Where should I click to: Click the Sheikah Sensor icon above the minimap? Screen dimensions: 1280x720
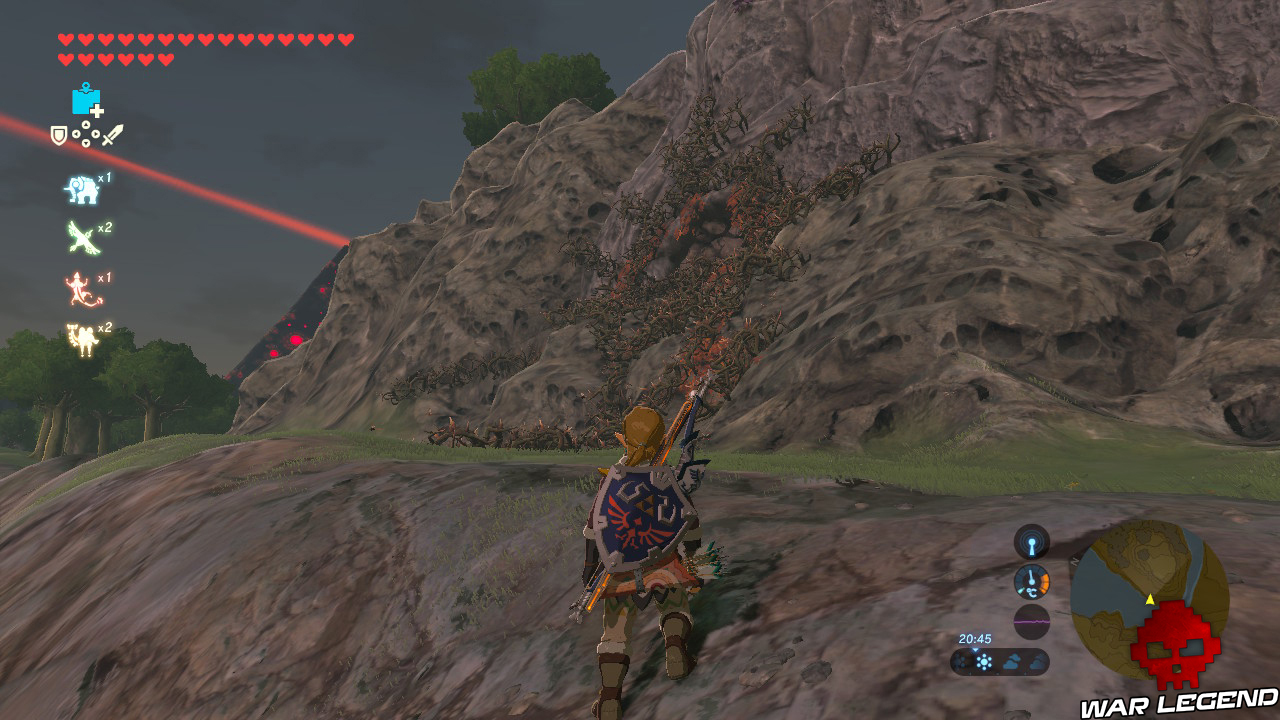click(x=1031, y=542)
